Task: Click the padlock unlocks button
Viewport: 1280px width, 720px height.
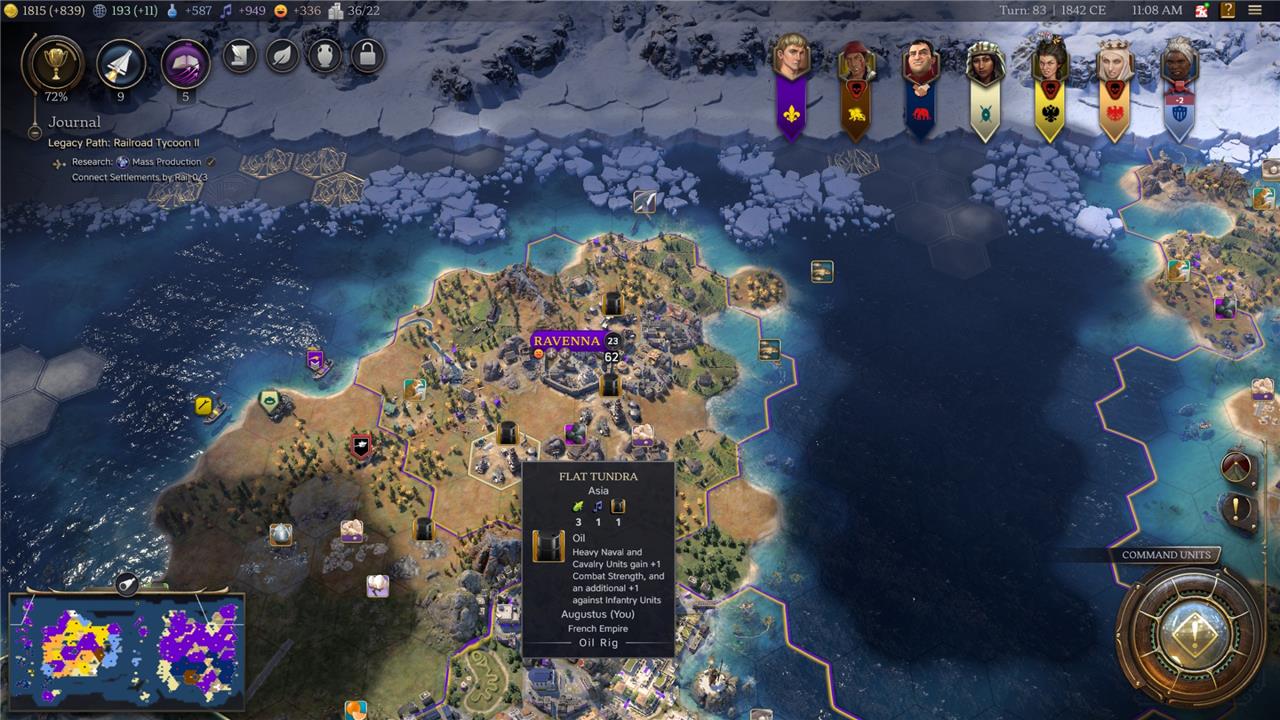Action: [x=367, y=55]
